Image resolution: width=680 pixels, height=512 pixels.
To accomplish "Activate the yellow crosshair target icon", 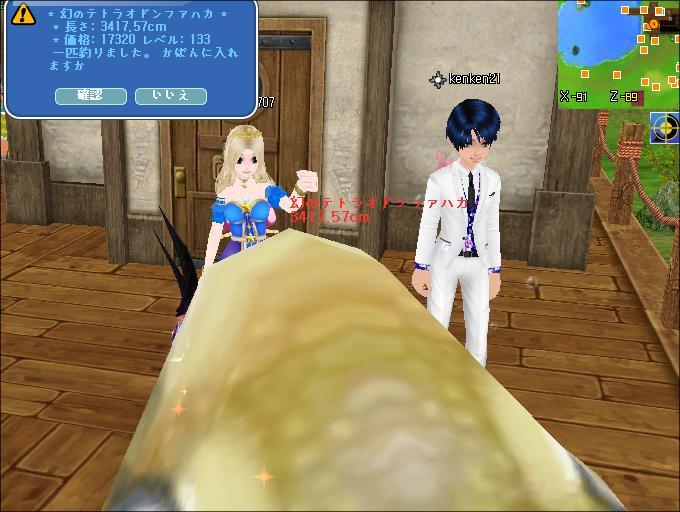I will (x=665, y=128).
